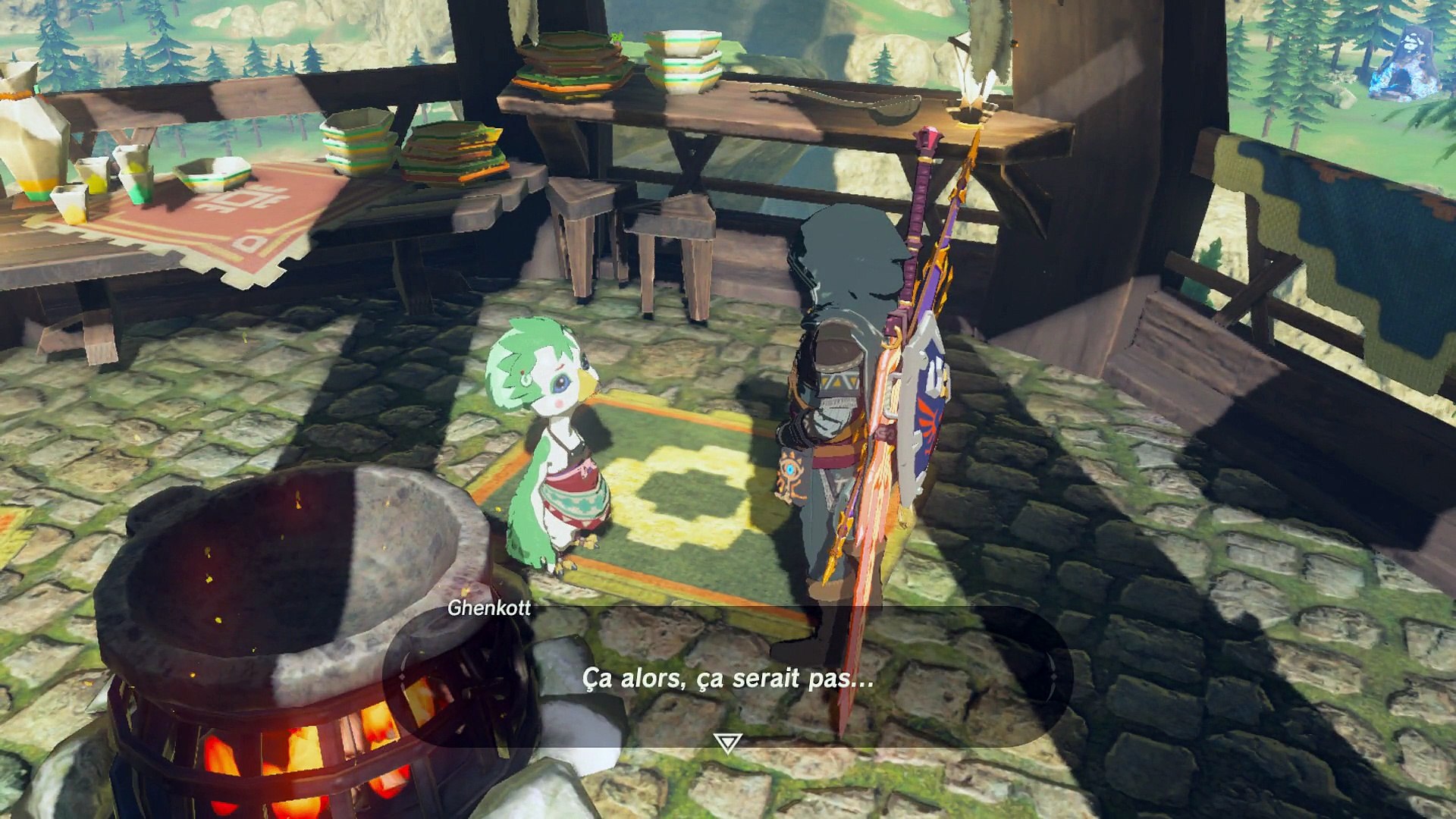The width and height of the screenshot is (1456, 819).
Task: Advance dialogue with the continue arrow
Action: pyautogui.click(x=727, y=742)
